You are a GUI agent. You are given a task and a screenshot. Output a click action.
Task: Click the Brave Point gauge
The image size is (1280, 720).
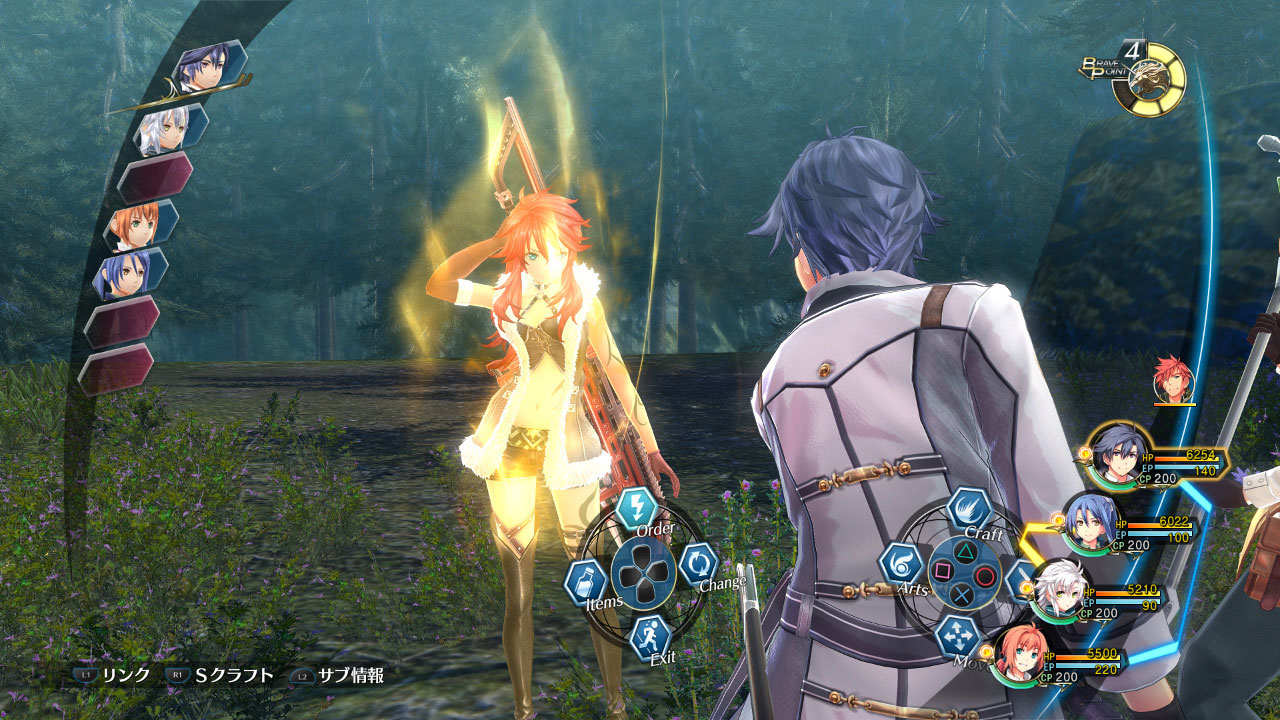(1150, 78)
